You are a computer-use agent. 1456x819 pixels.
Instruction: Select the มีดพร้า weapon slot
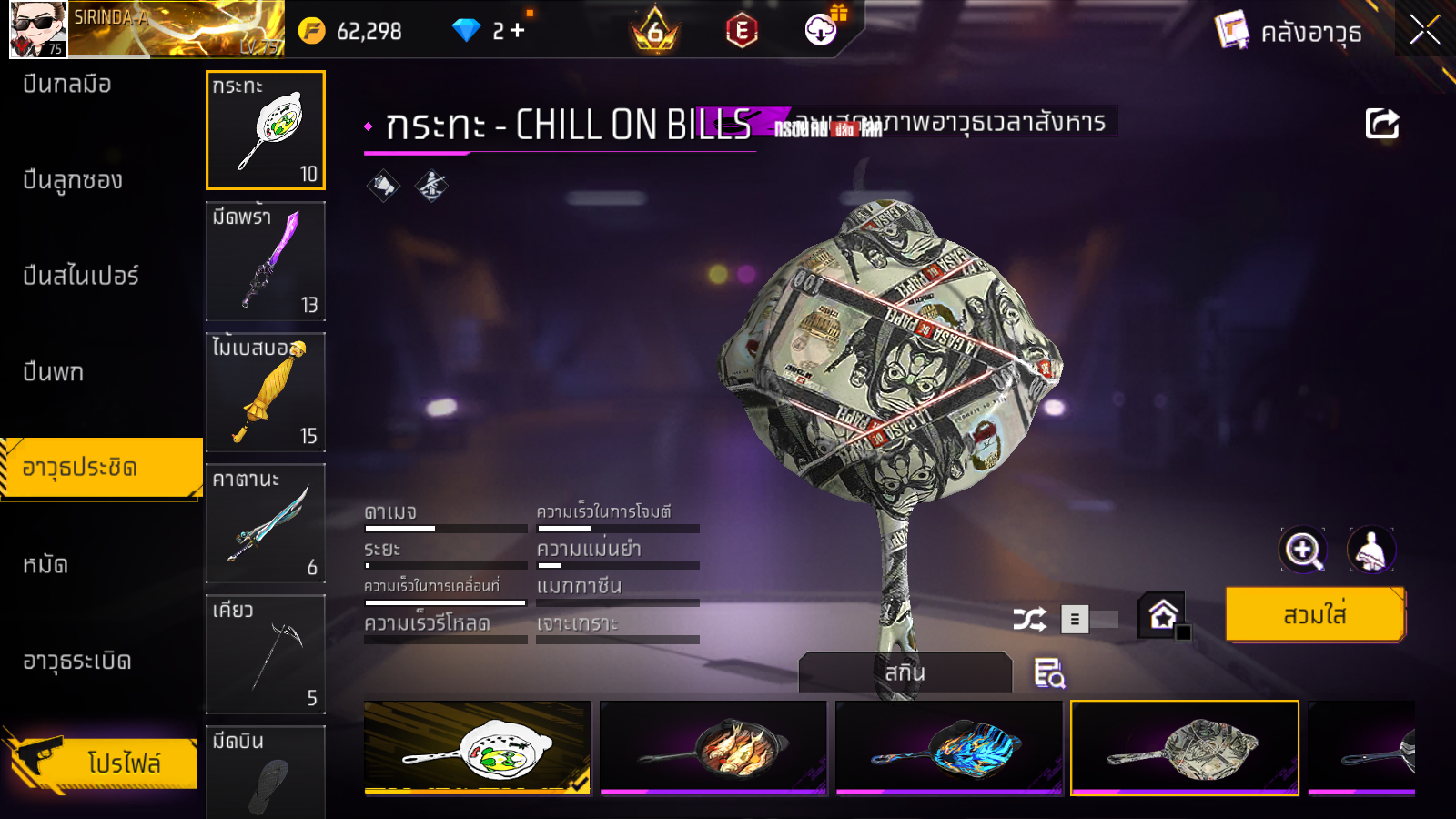click(266, 261)
